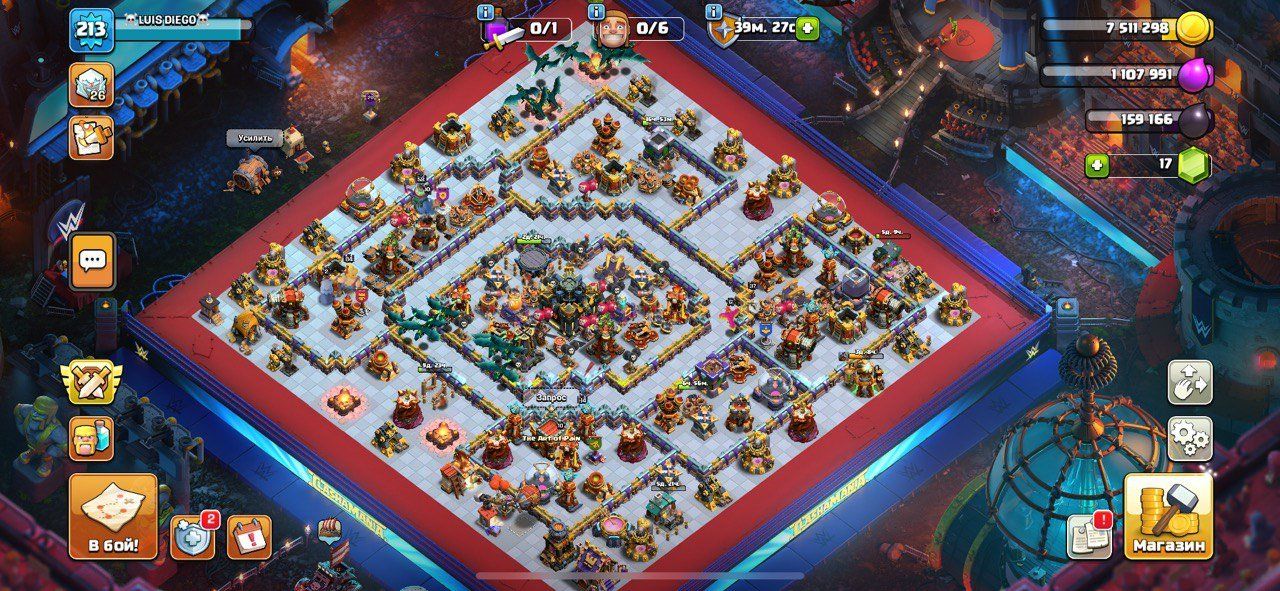The image size is (1280, 591).
Task: Show info for the shield timer
Action: (713, 13)
